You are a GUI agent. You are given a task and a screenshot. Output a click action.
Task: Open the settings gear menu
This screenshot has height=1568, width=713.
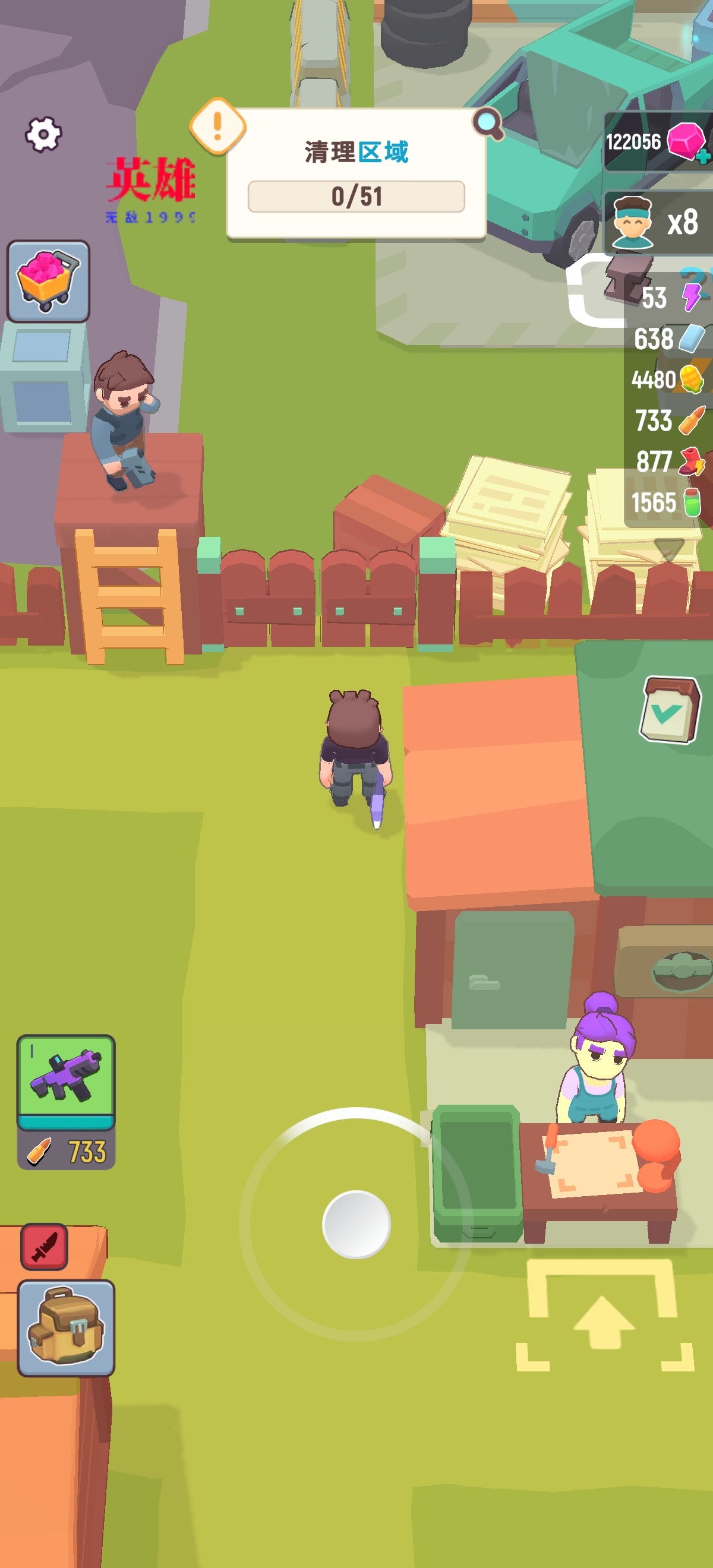[x=43, y=133]
